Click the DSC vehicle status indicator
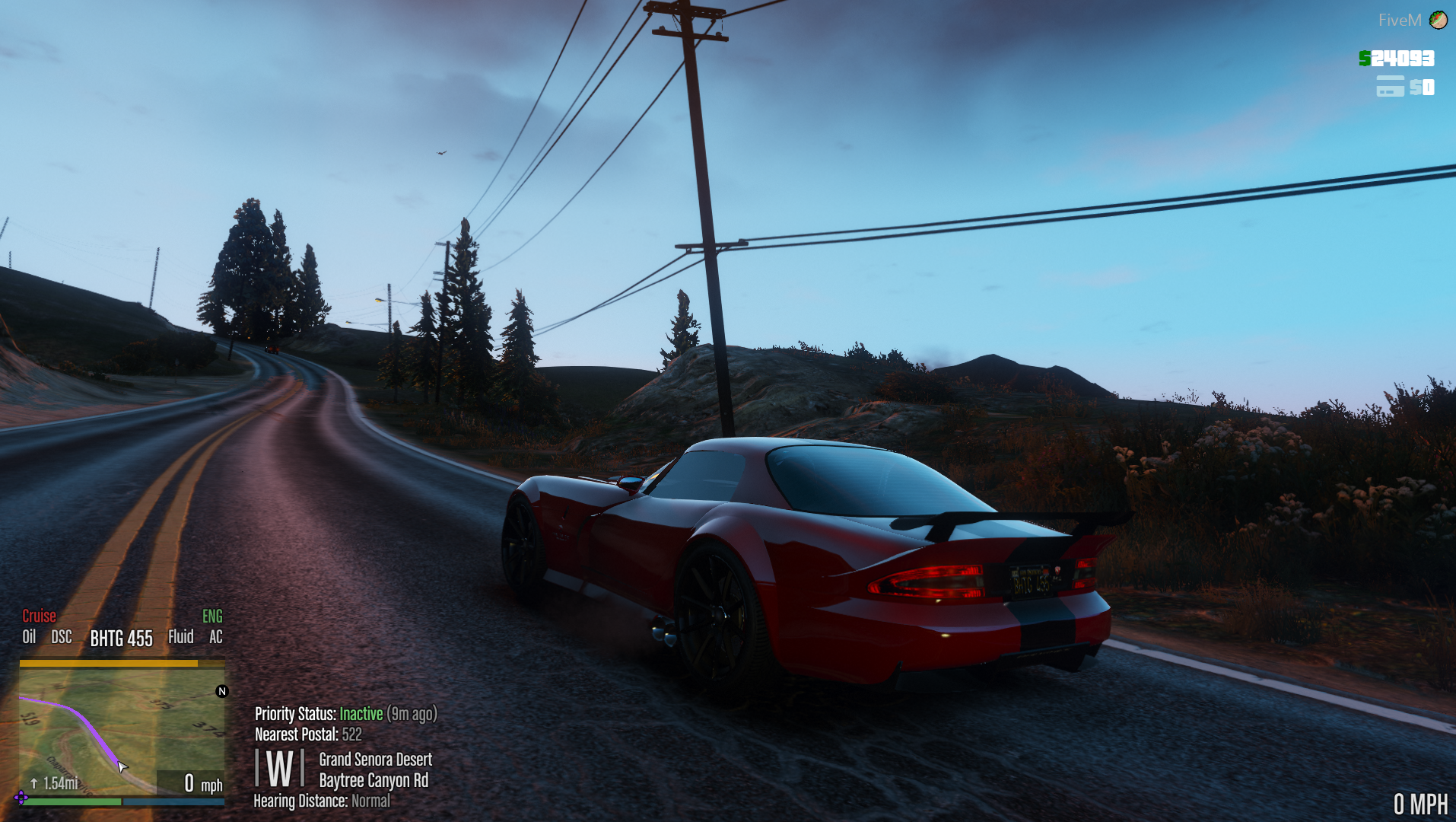The height and width of the screenshot is (822, 1456). 62,637
